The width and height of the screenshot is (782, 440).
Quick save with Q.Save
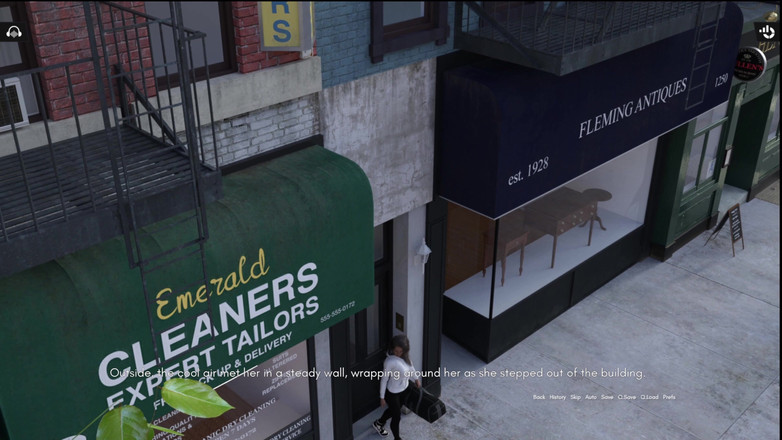(627, 397)
